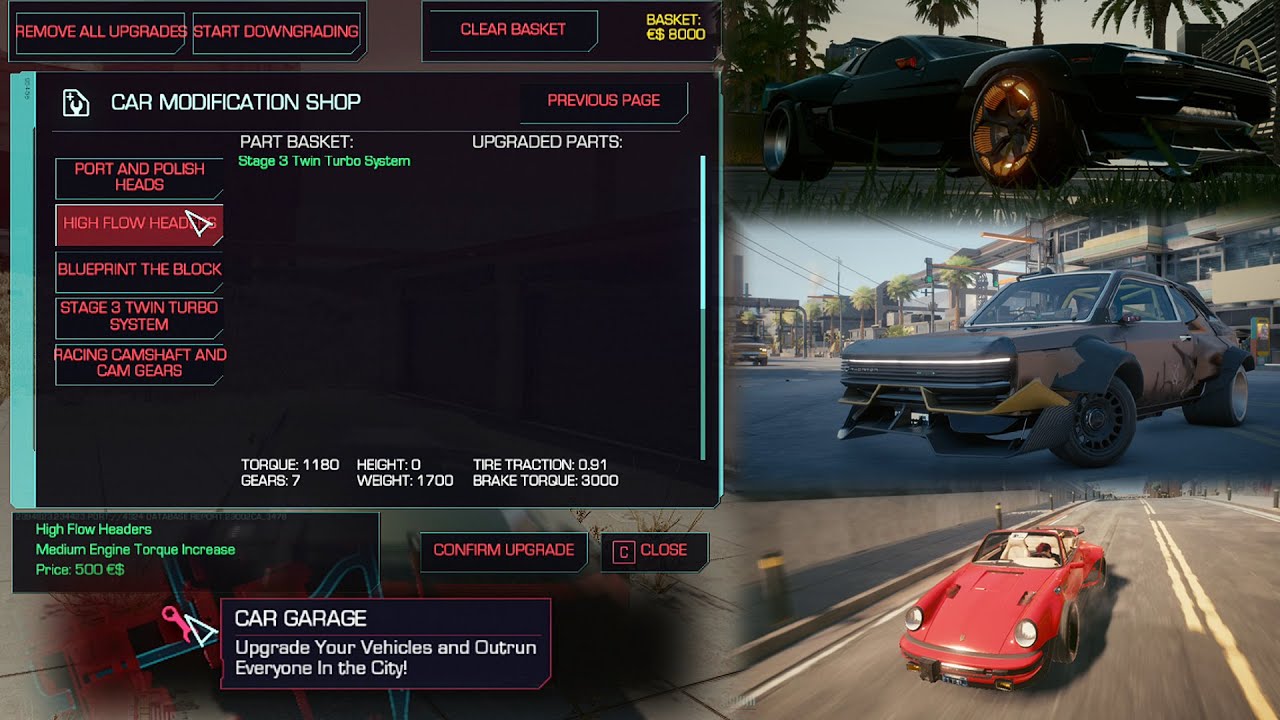This screenshot has width=1280, height=720.
Task: Click the Upgraded Parts header
Action: pyautogui.click(x=547, y=141)
